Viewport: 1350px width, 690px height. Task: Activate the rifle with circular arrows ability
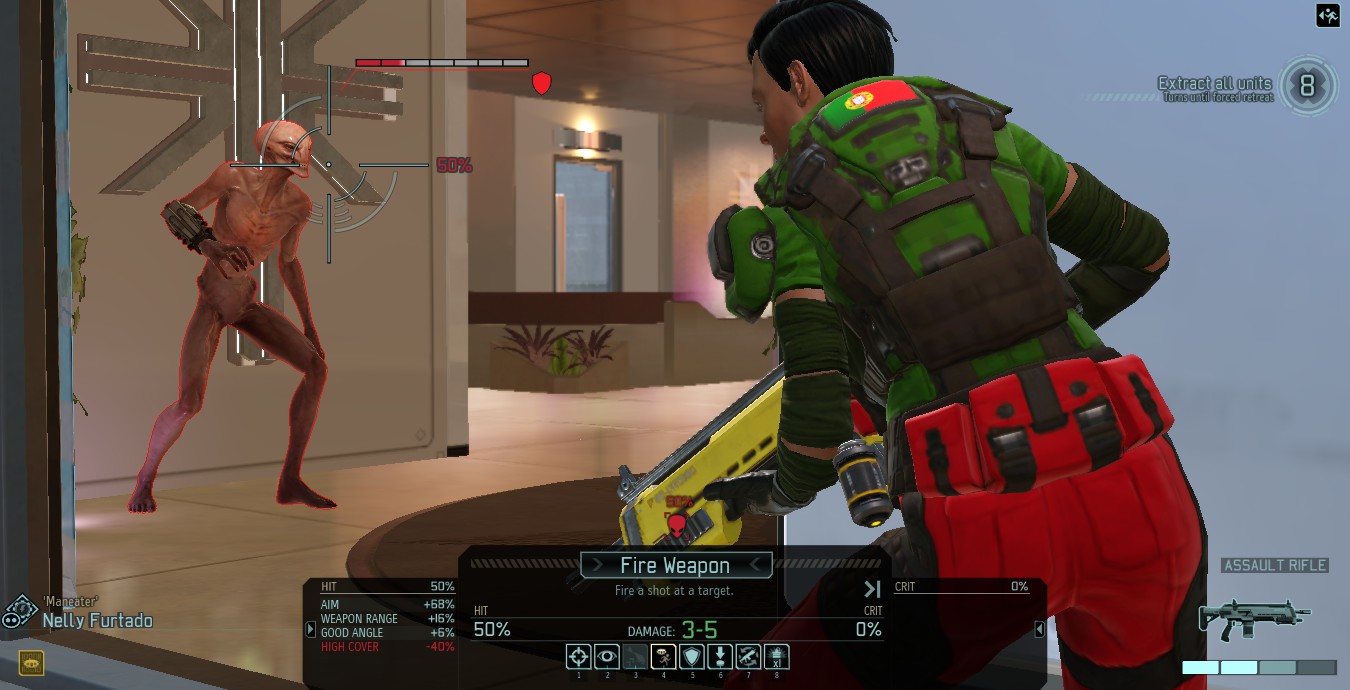(748, 657)
